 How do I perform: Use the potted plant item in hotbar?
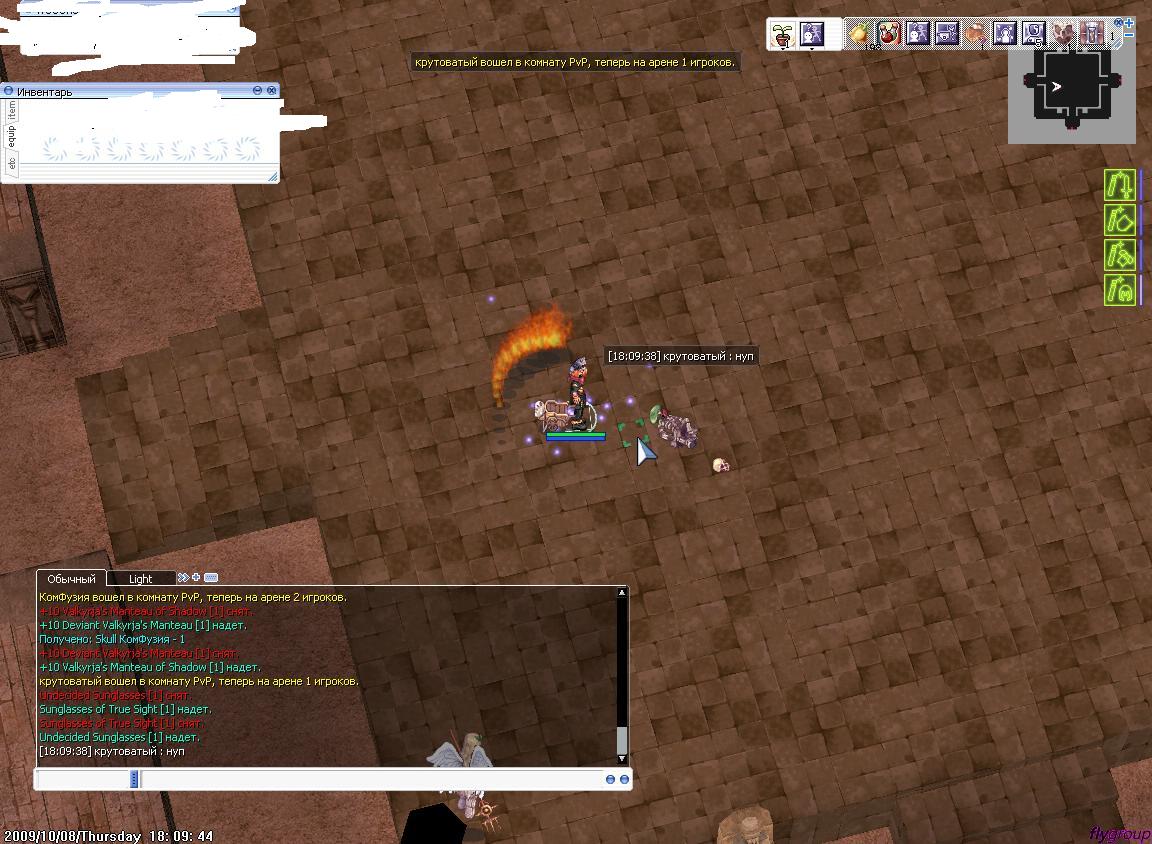point(784,34)
